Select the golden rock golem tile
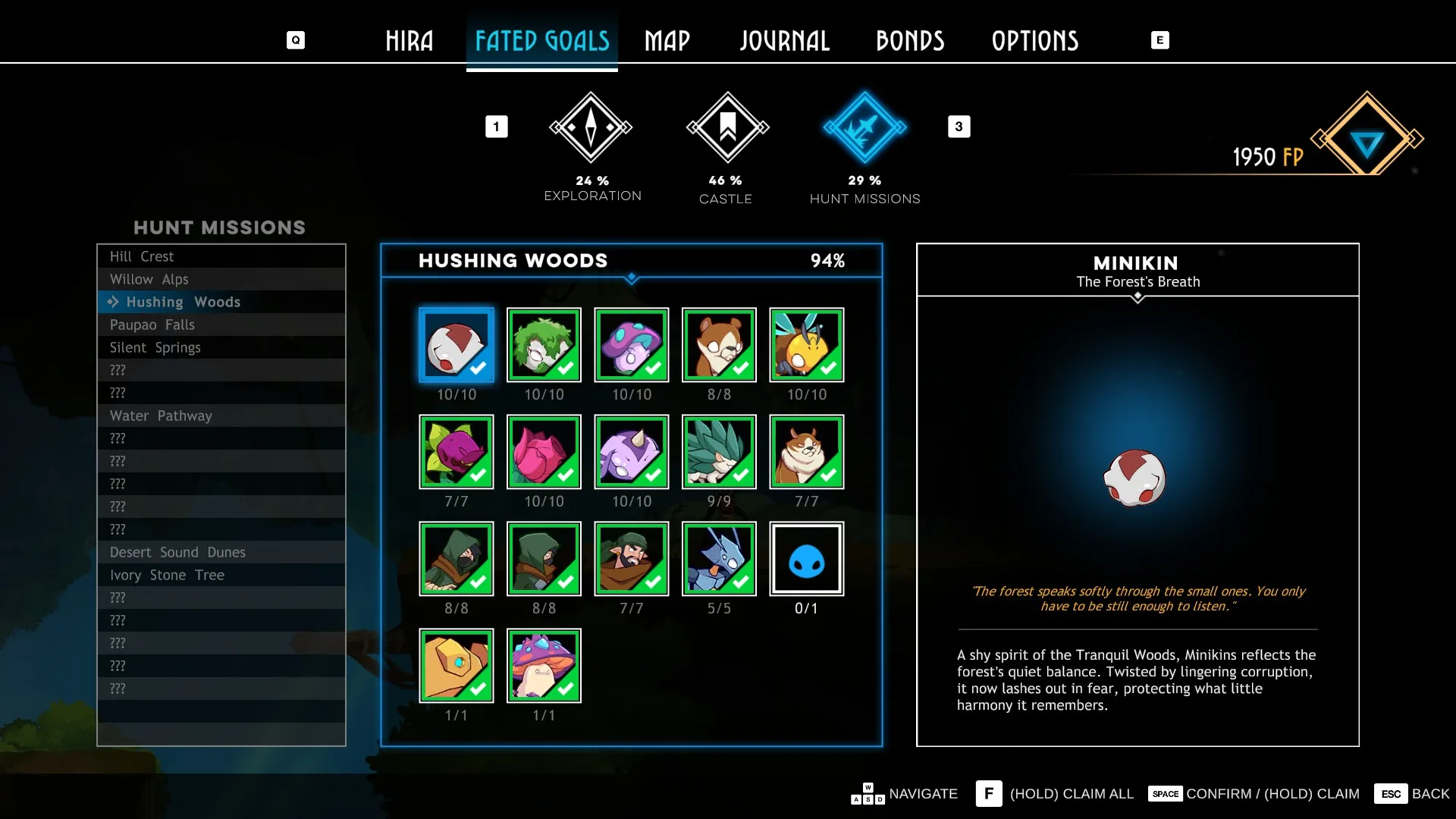 (457, 666)
